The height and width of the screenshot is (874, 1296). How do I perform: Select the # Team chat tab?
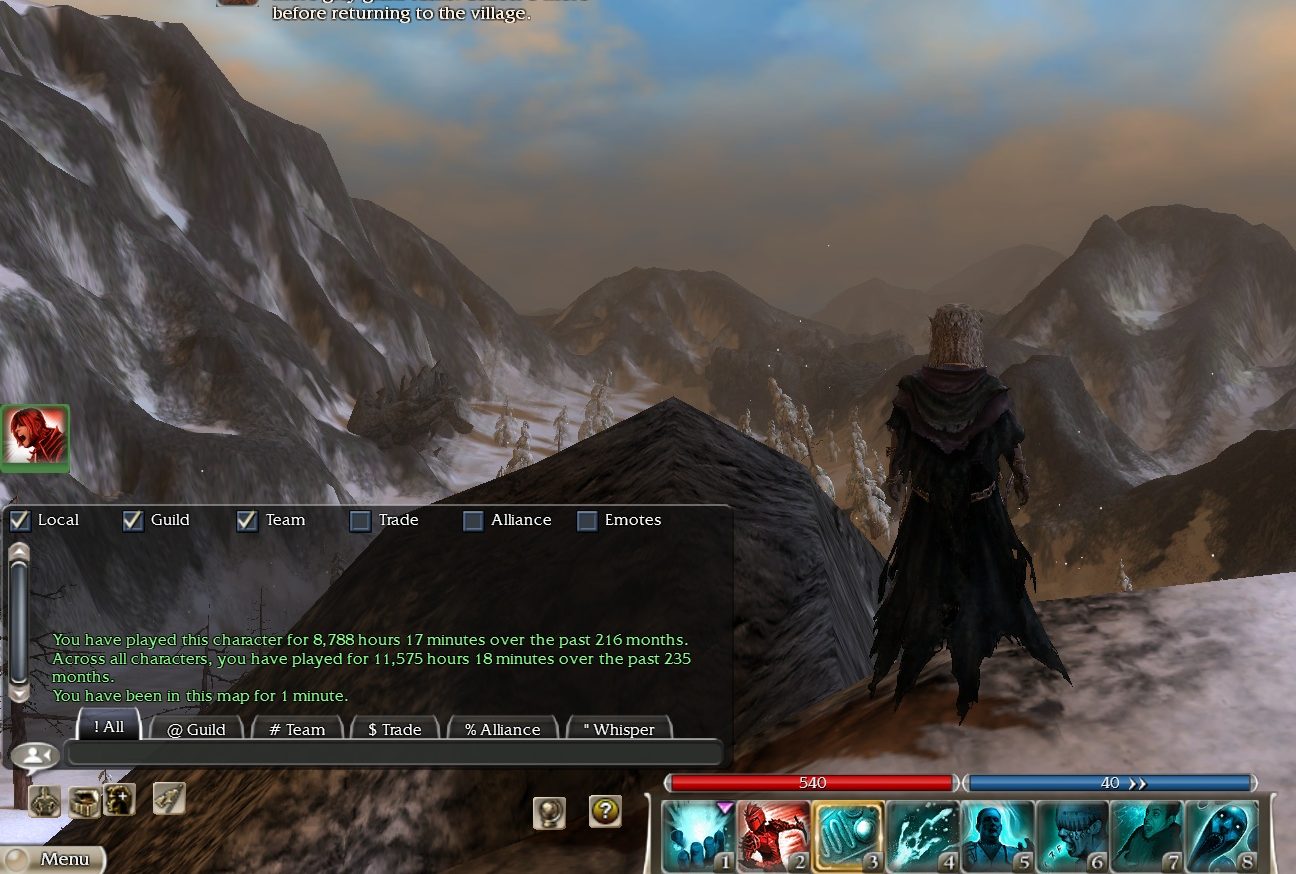tap(297, 729)
